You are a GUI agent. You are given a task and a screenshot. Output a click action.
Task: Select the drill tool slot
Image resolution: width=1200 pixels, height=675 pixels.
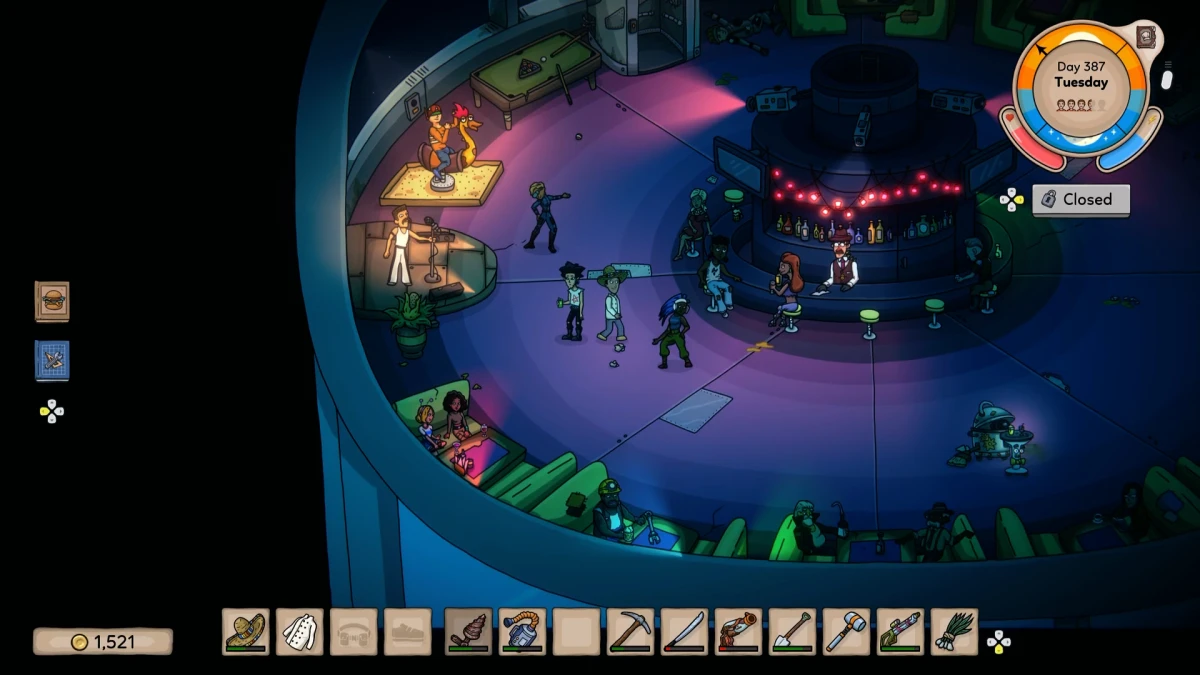click(469, 632)
